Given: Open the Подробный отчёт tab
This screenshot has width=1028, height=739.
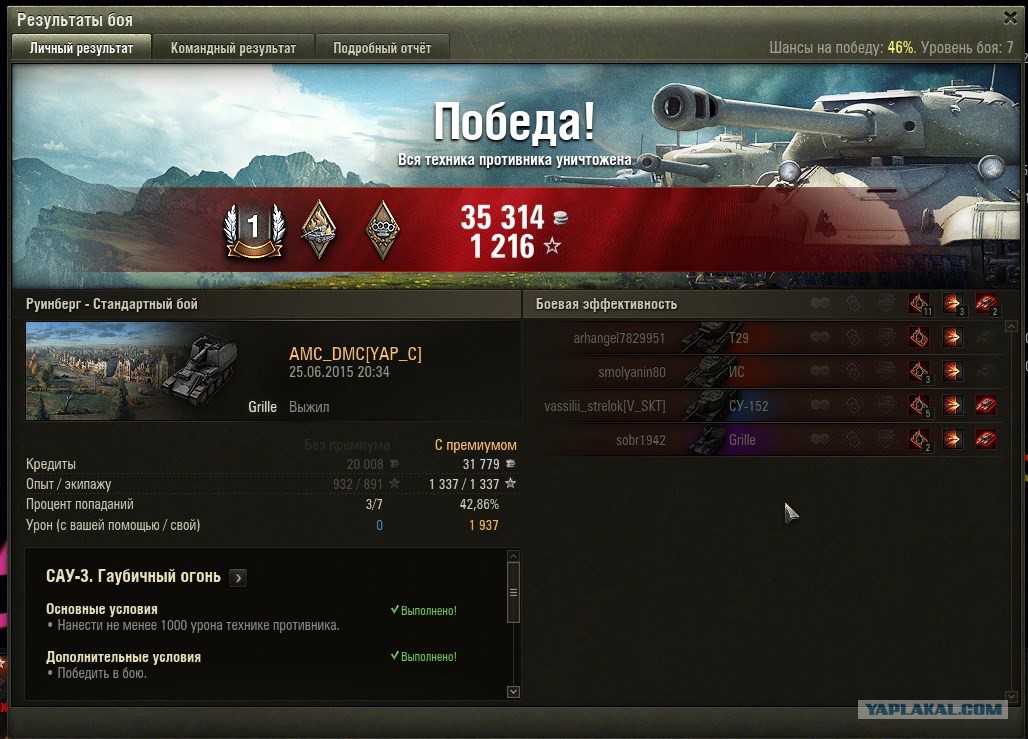Looking at the screenshot, I should coord(382,48).
